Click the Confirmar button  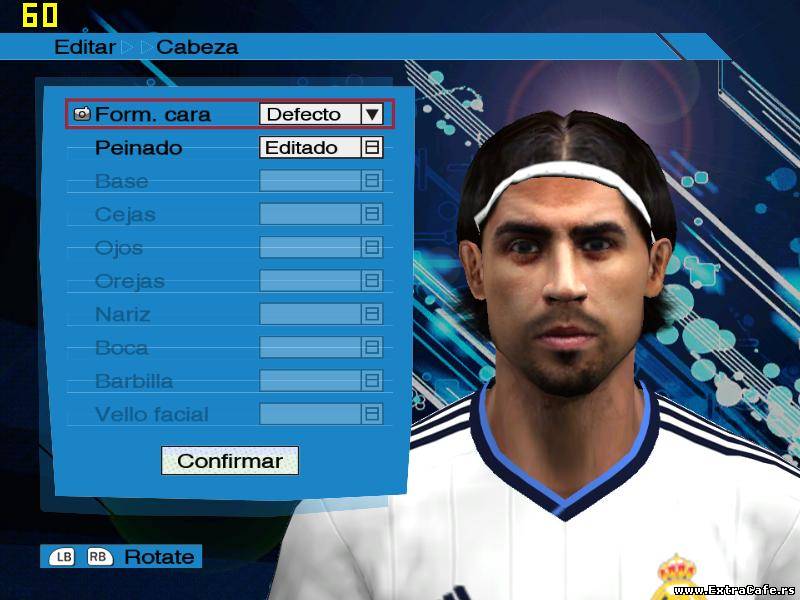(x=230, y=461)
